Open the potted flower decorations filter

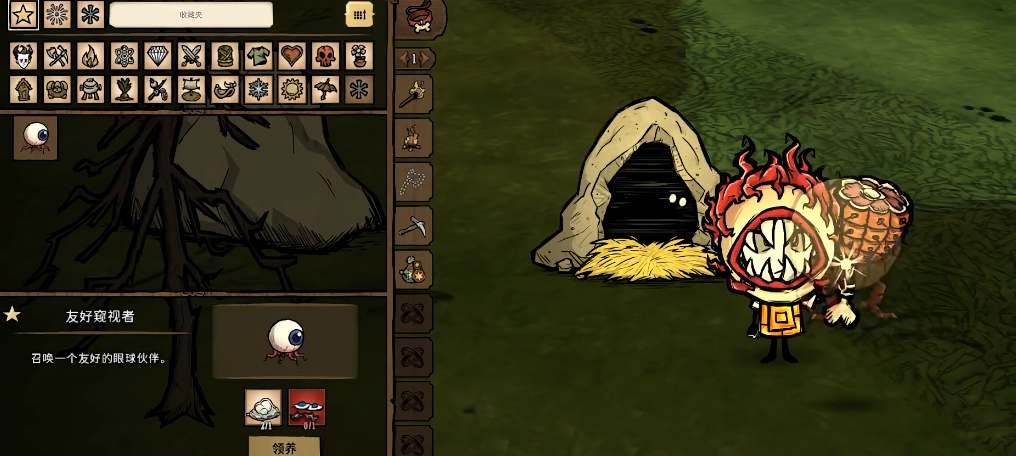click(x=359, y=56)
